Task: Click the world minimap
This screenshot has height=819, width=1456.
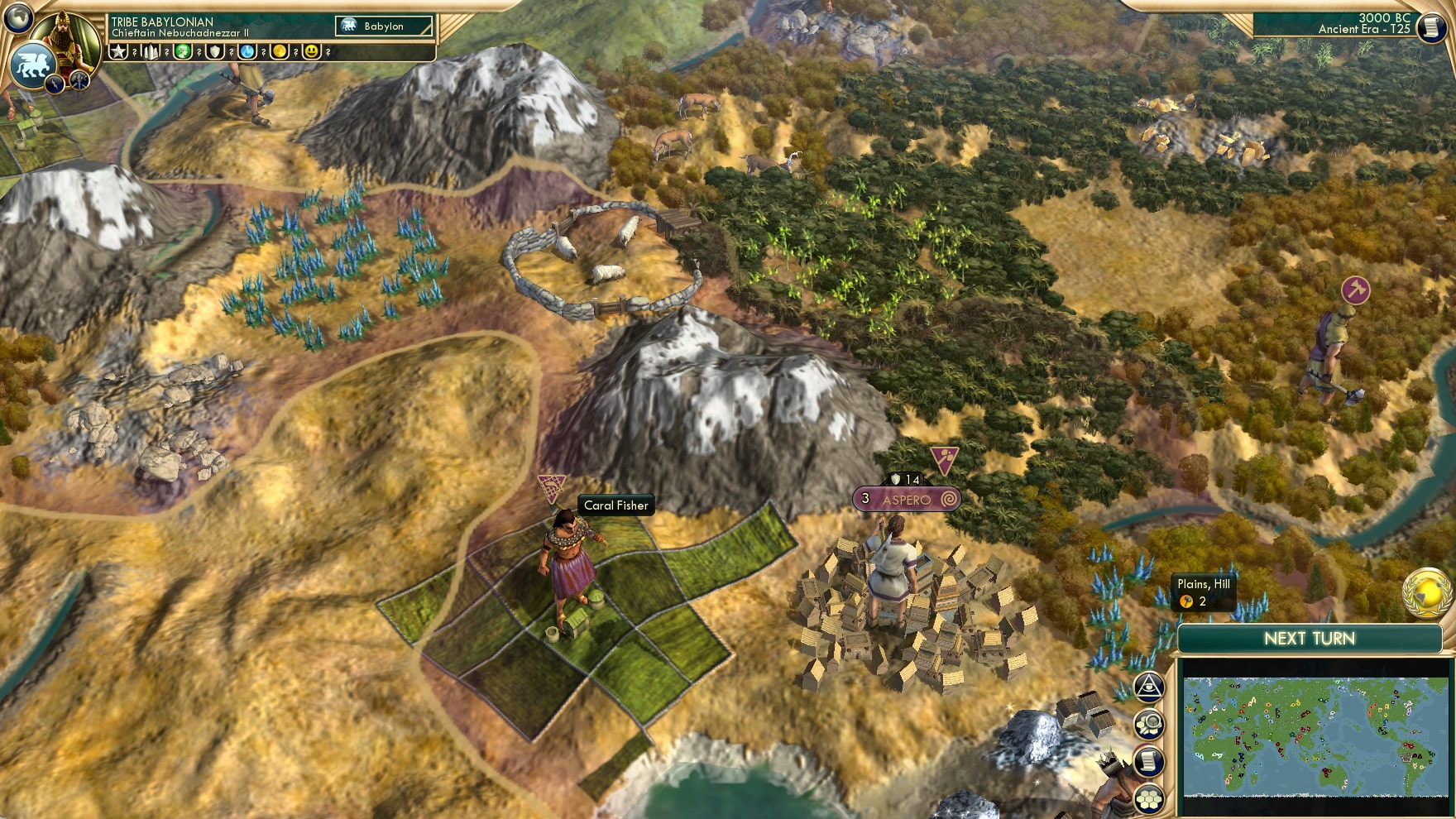Action: point(1315,736)
